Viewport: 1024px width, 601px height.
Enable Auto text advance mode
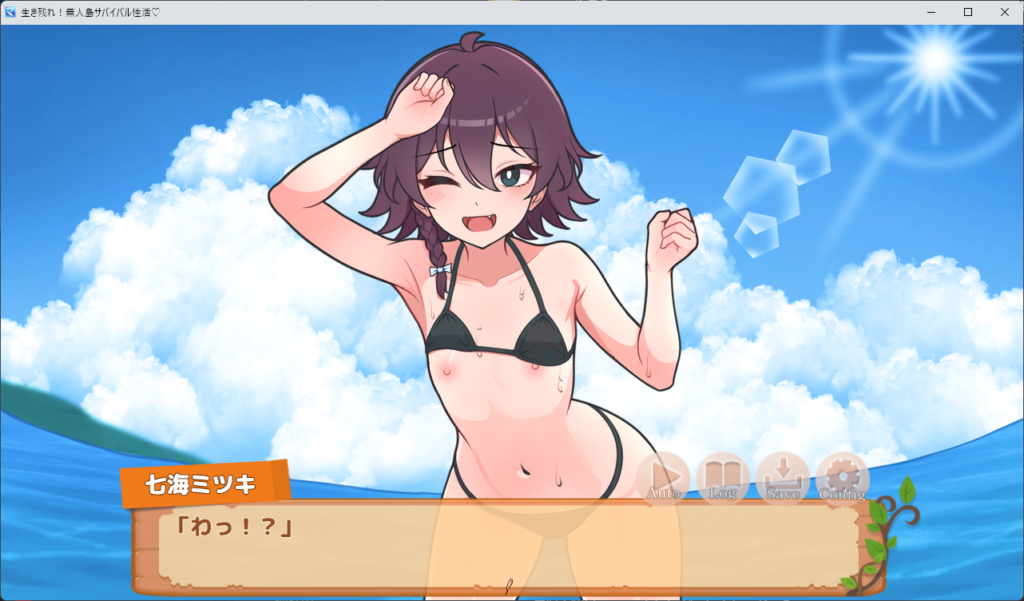pyautogui.click(x=663, y=476)
